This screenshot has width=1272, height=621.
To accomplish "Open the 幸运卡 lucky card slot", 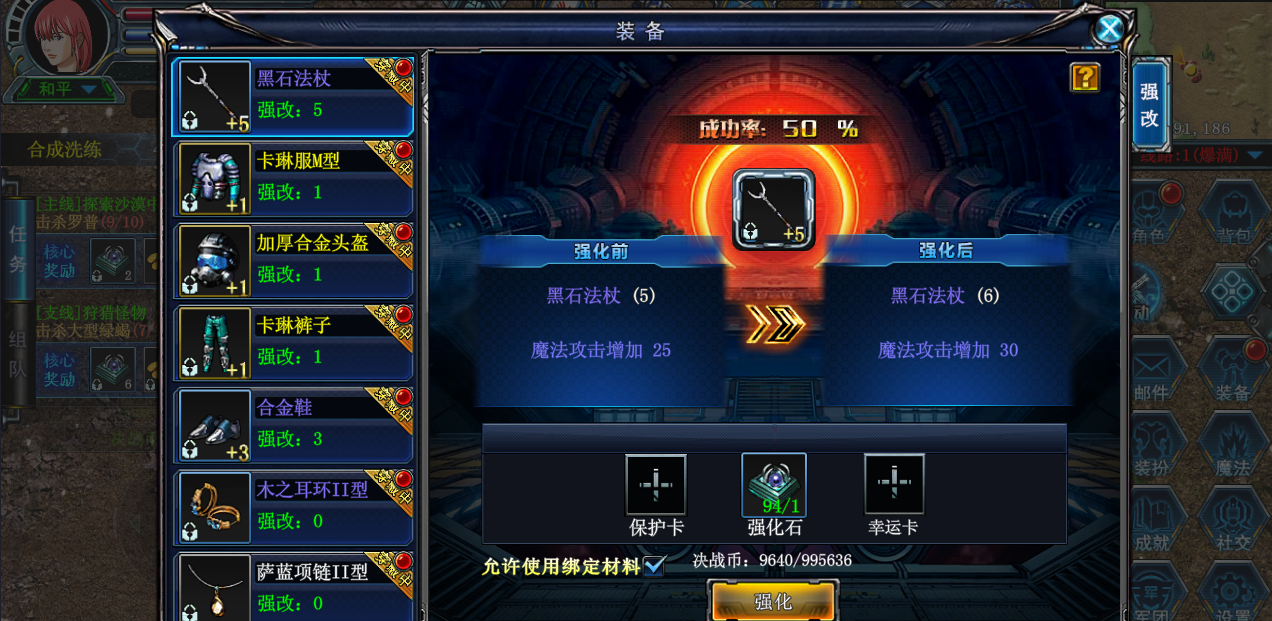I will (x=894, y=485).
